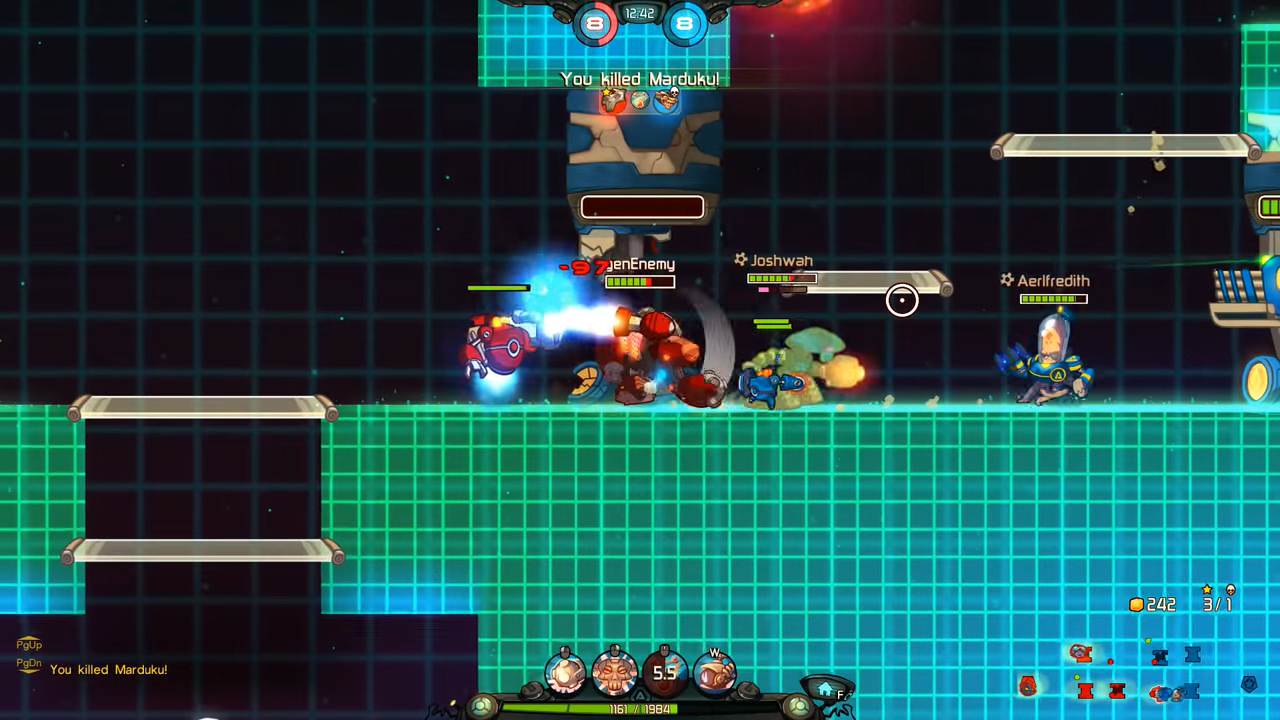The width and height of the screenshot is (1280, 720).
Task: Toggle chat scroll down via the PgDn label
Action: click(x=28, y=662)
